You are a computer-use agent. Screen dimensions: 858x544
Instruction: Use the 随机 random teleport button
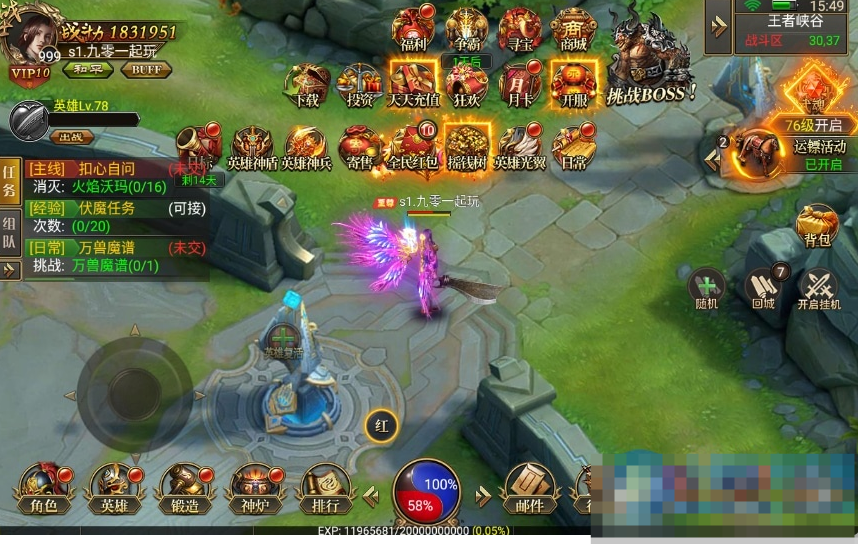point(708,289)
